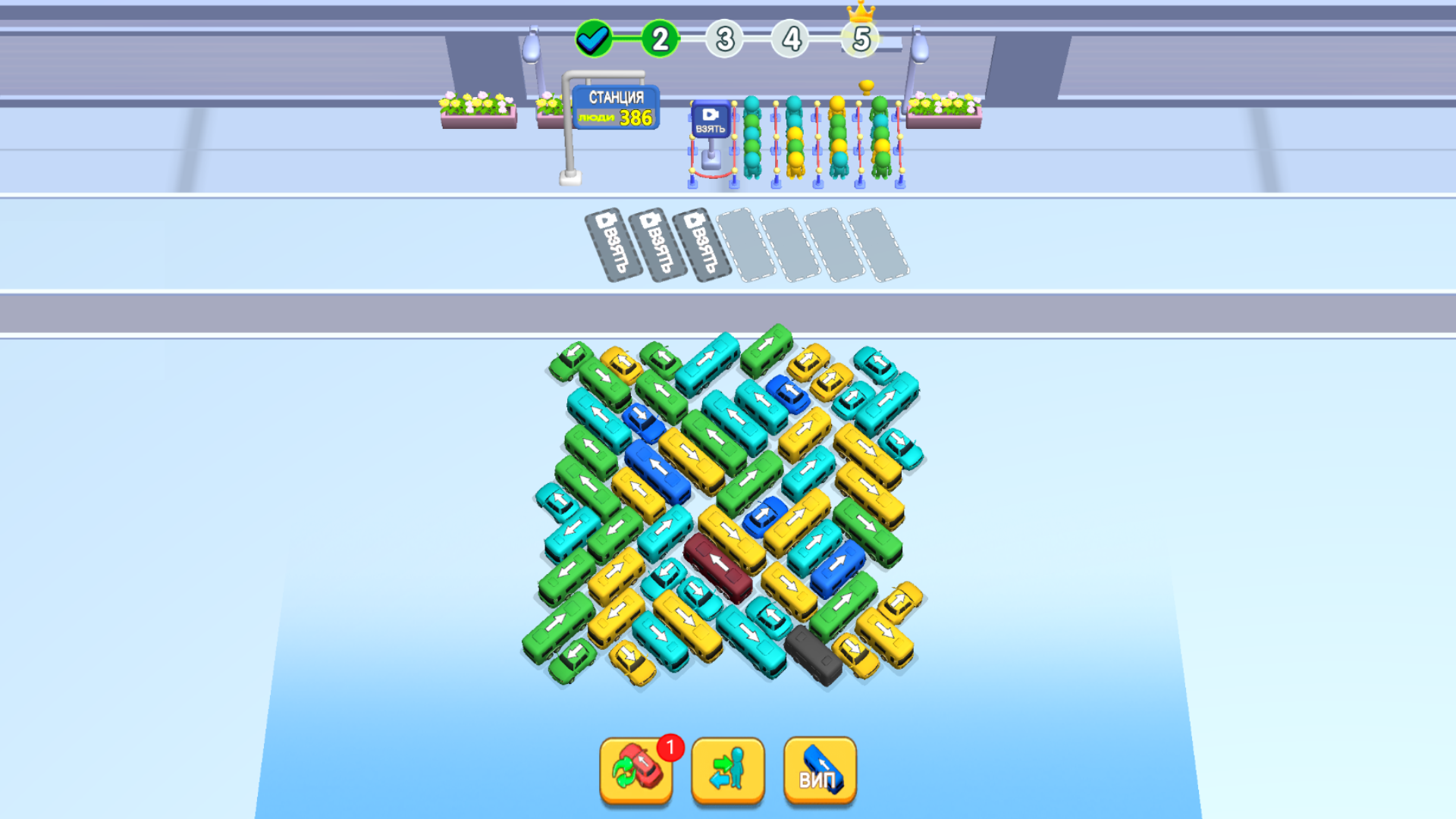The image size is (1456, 819).
Task: Select level 4 on the progress track
Action: (x=791, y=39)
